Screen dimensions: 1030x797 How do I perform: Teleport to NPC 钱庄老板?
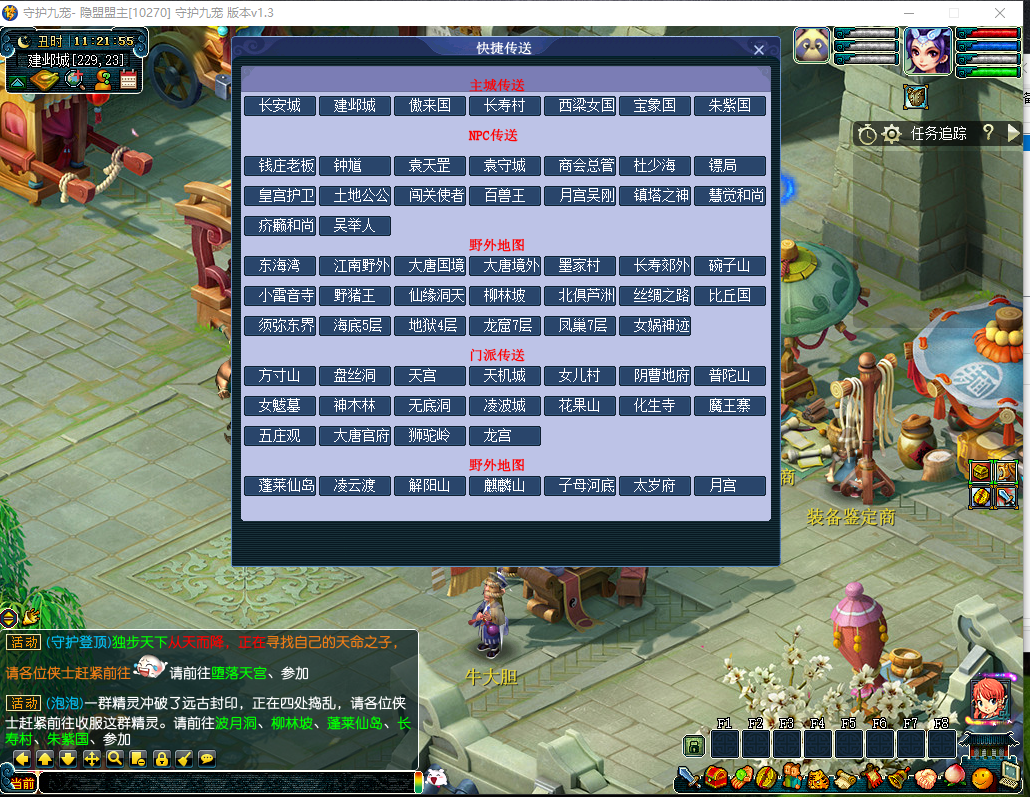coord(280,166)
